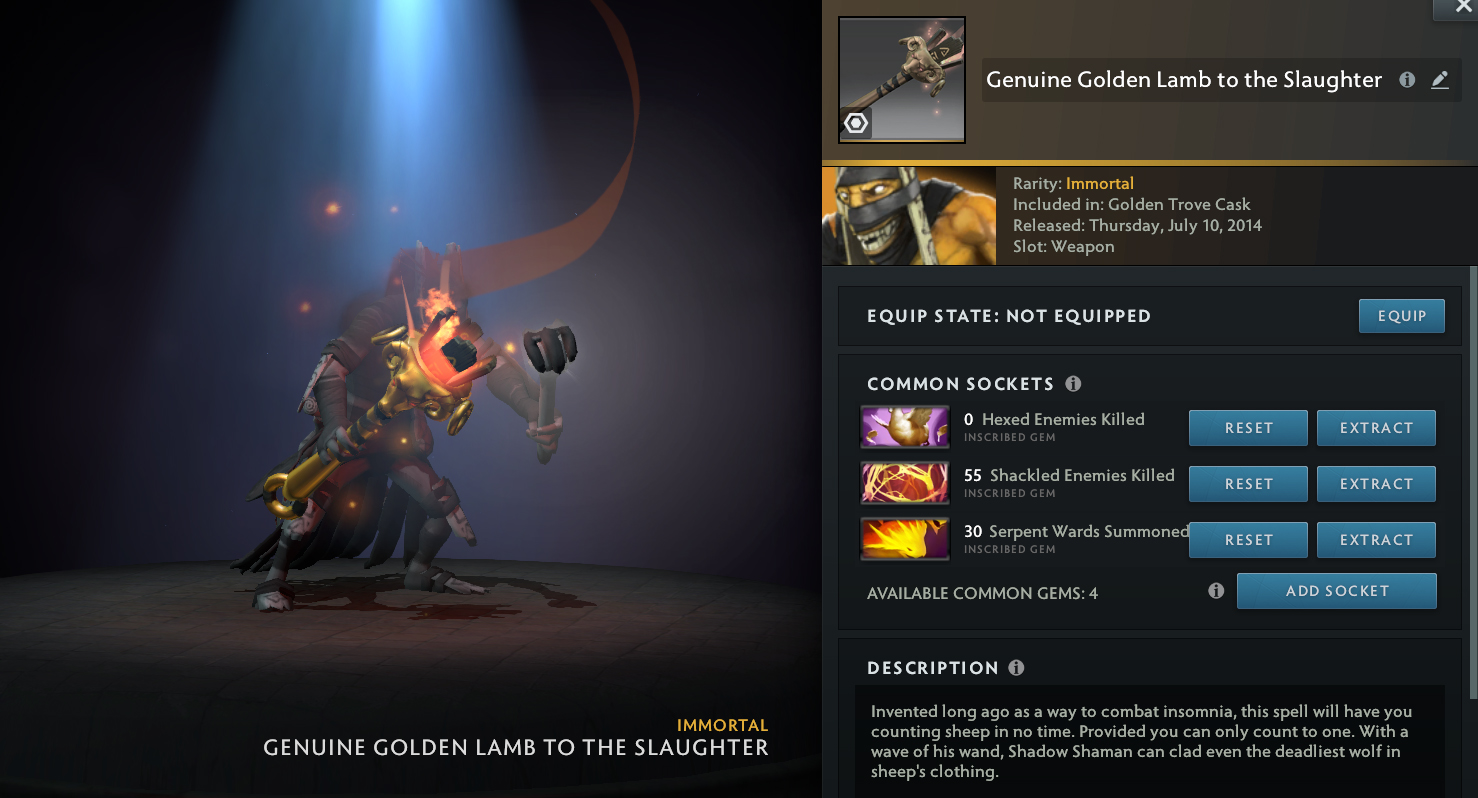The image size is (1478, 798).
Task: Add a new socket to the item
Action: 1336,591
